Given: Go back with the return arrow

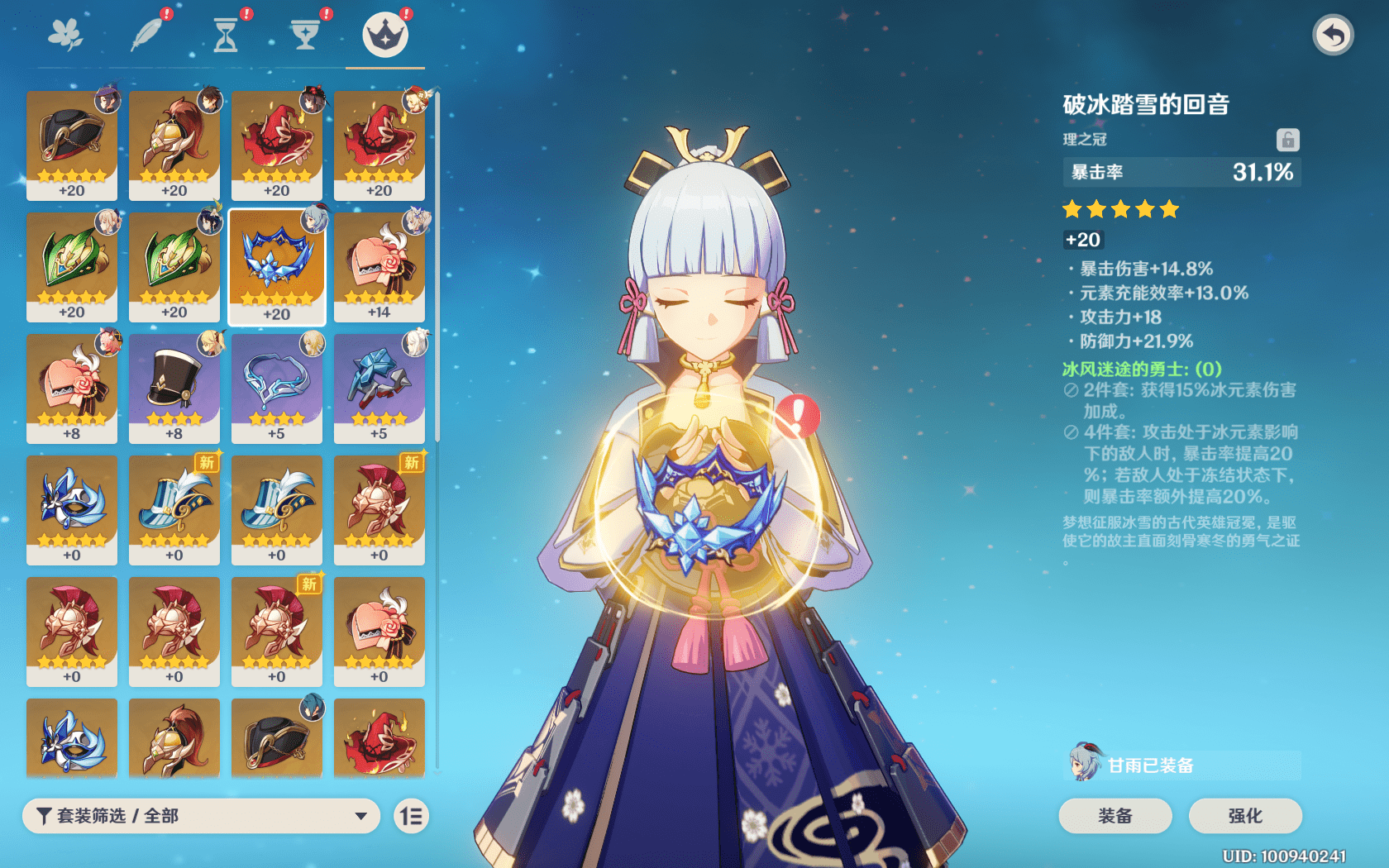Looking at the screenshot, I should pyautogui.click(x=1332, y=36).
